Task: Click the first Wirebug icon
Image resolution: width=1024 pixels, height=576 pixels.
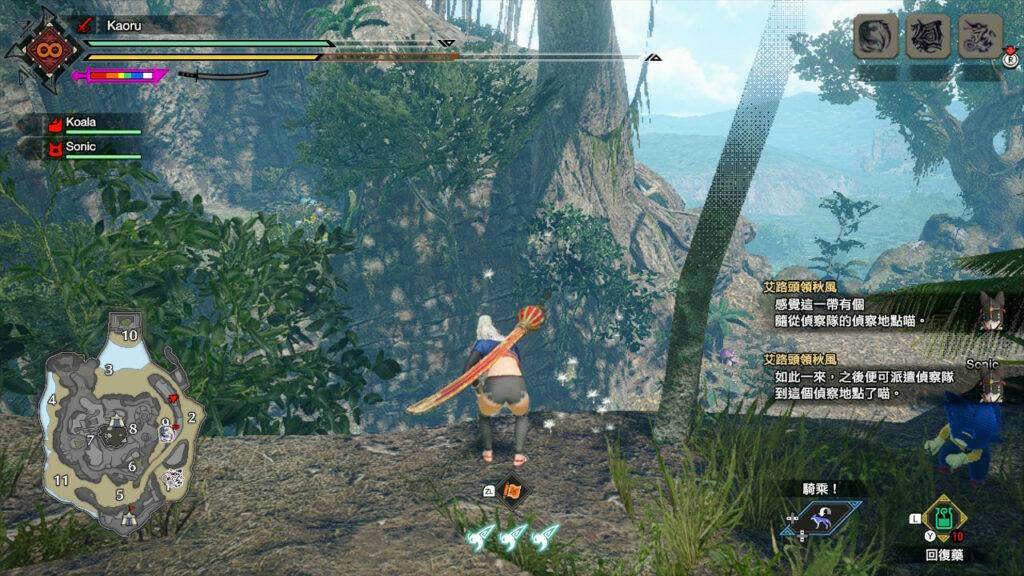Action: (x=482, y=537)
